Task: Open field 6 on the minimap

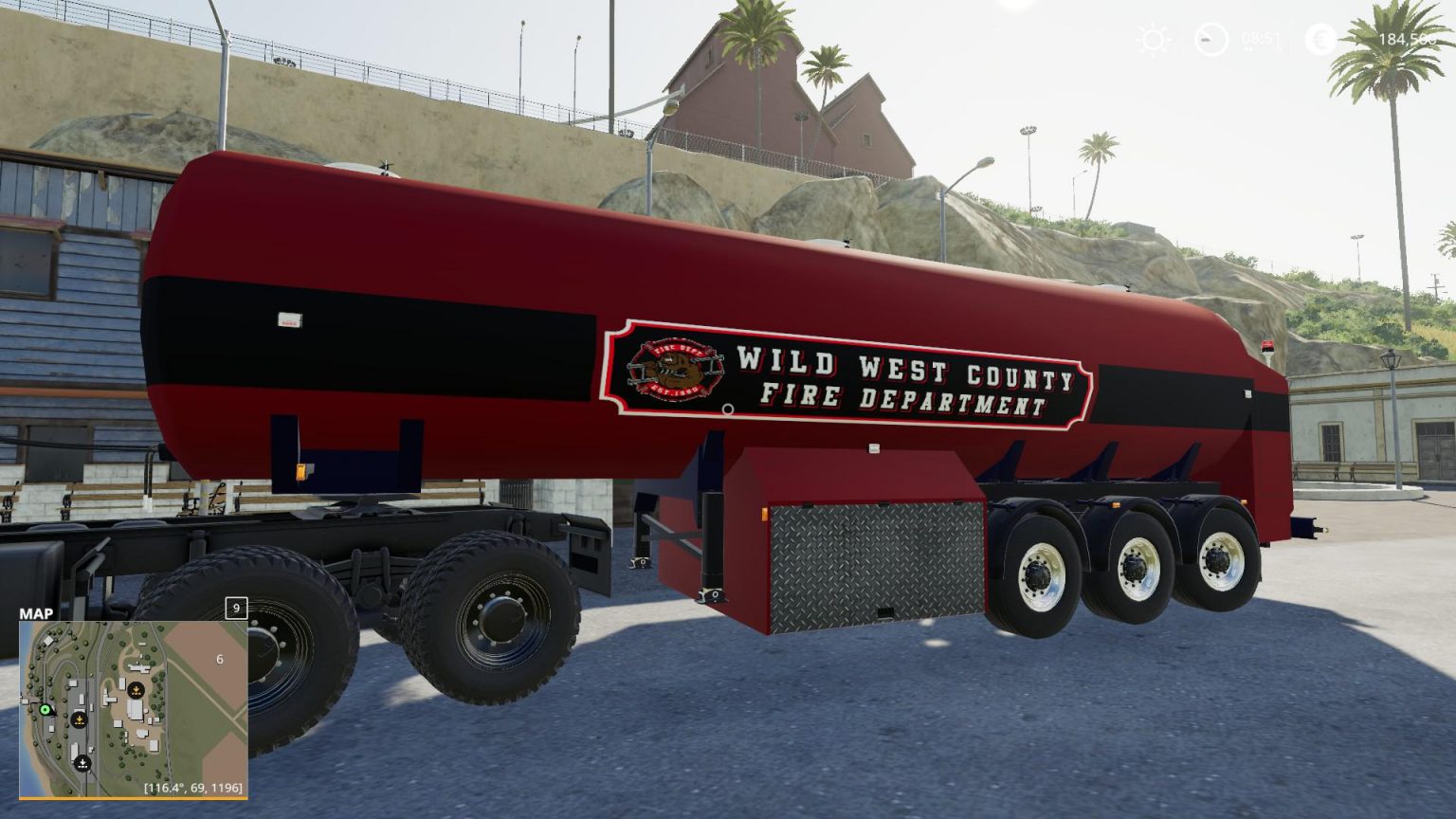Action: pyautogui.click(x=219, y=659)
